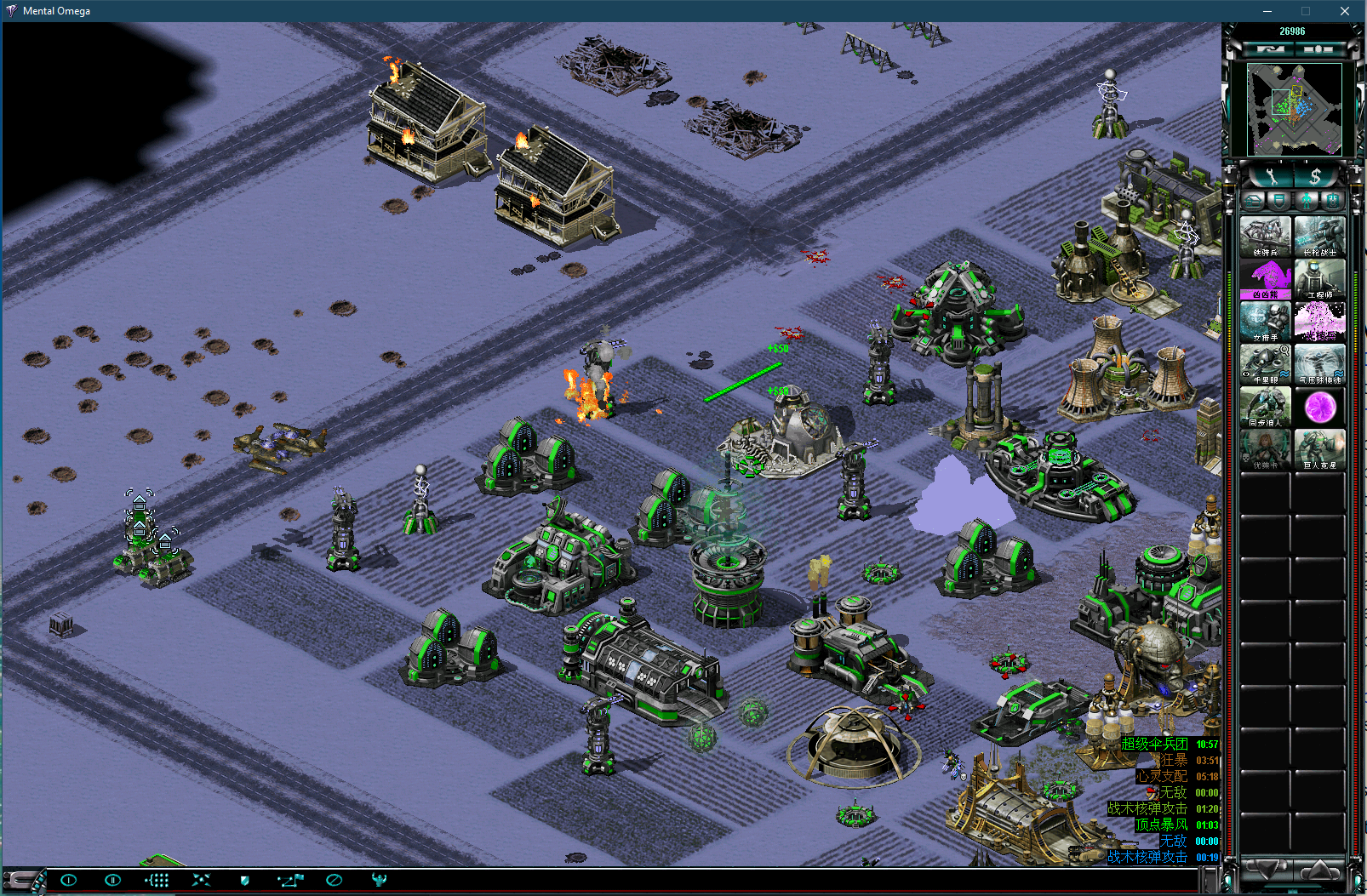This screenshot has height=896, width=1367.
Task: Activate the sell dollar-sign button
Action: point(1316,176)
